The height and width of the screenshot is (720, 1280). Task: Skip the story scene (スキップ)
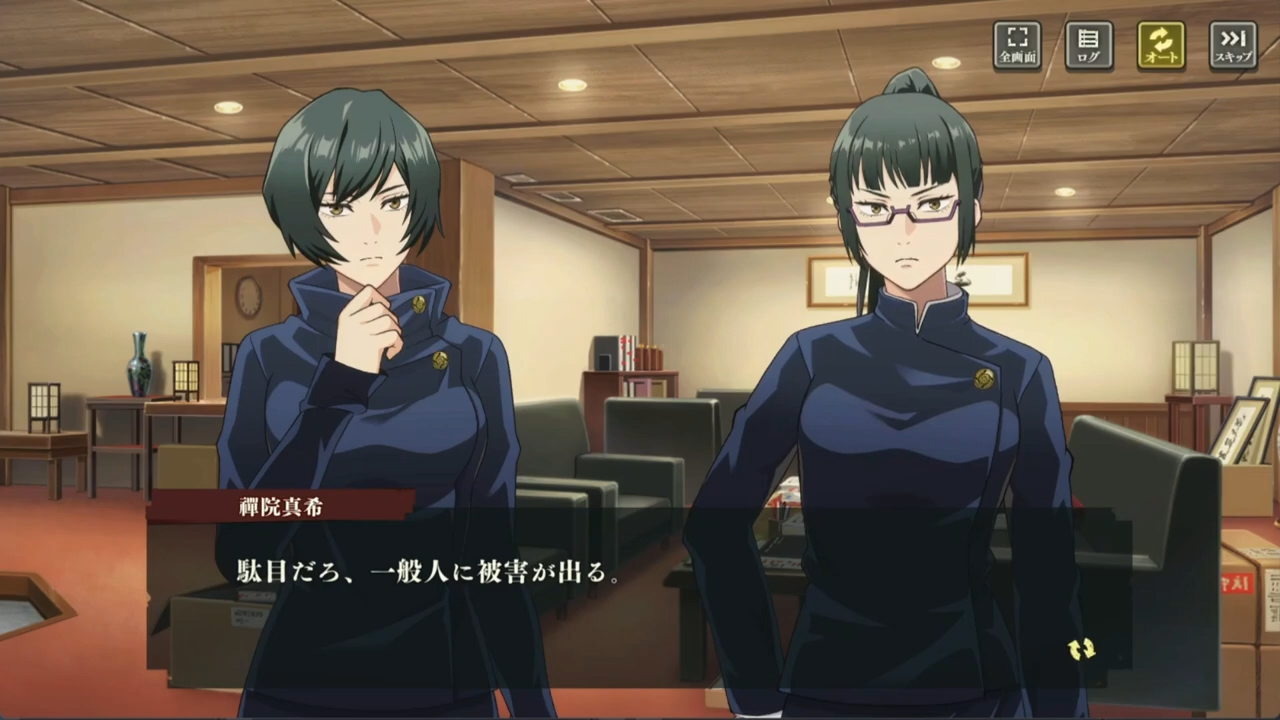[x=1233, y=45]
